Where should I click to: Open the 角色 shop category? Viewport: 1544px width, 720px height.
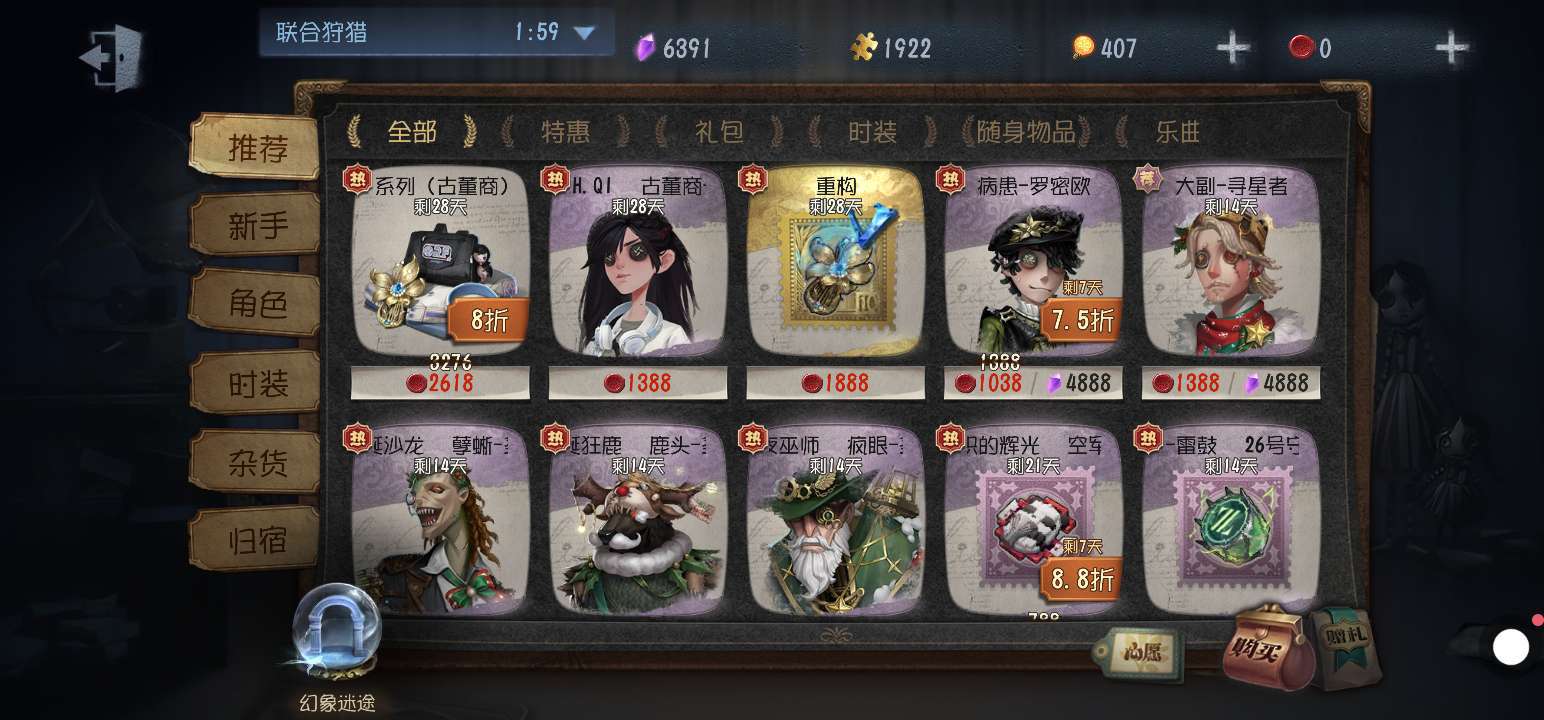point(256,304)
